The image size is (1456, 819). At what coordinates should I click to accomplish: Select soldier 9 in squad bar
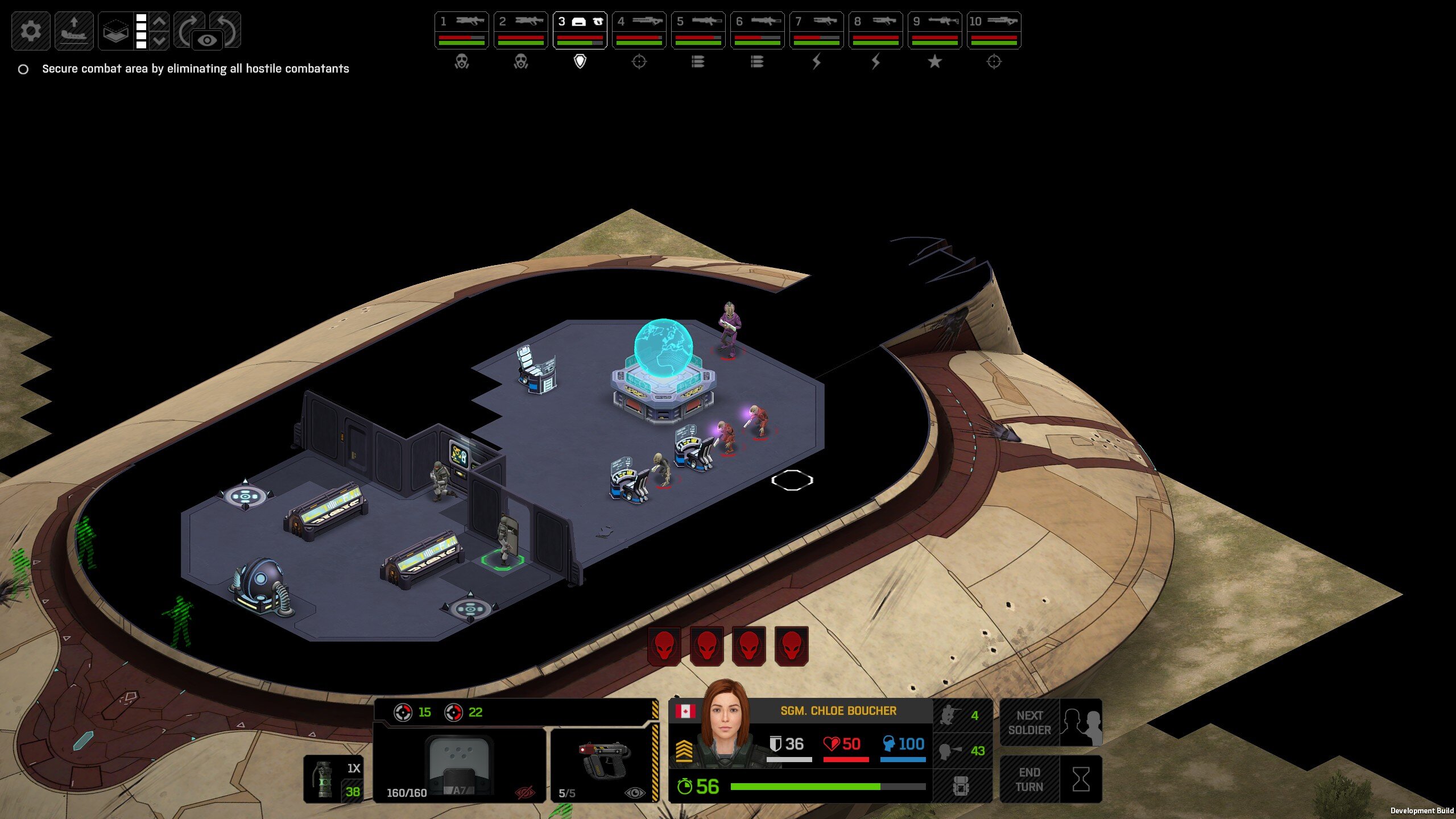pyautogui.click(x=934, y=30)
